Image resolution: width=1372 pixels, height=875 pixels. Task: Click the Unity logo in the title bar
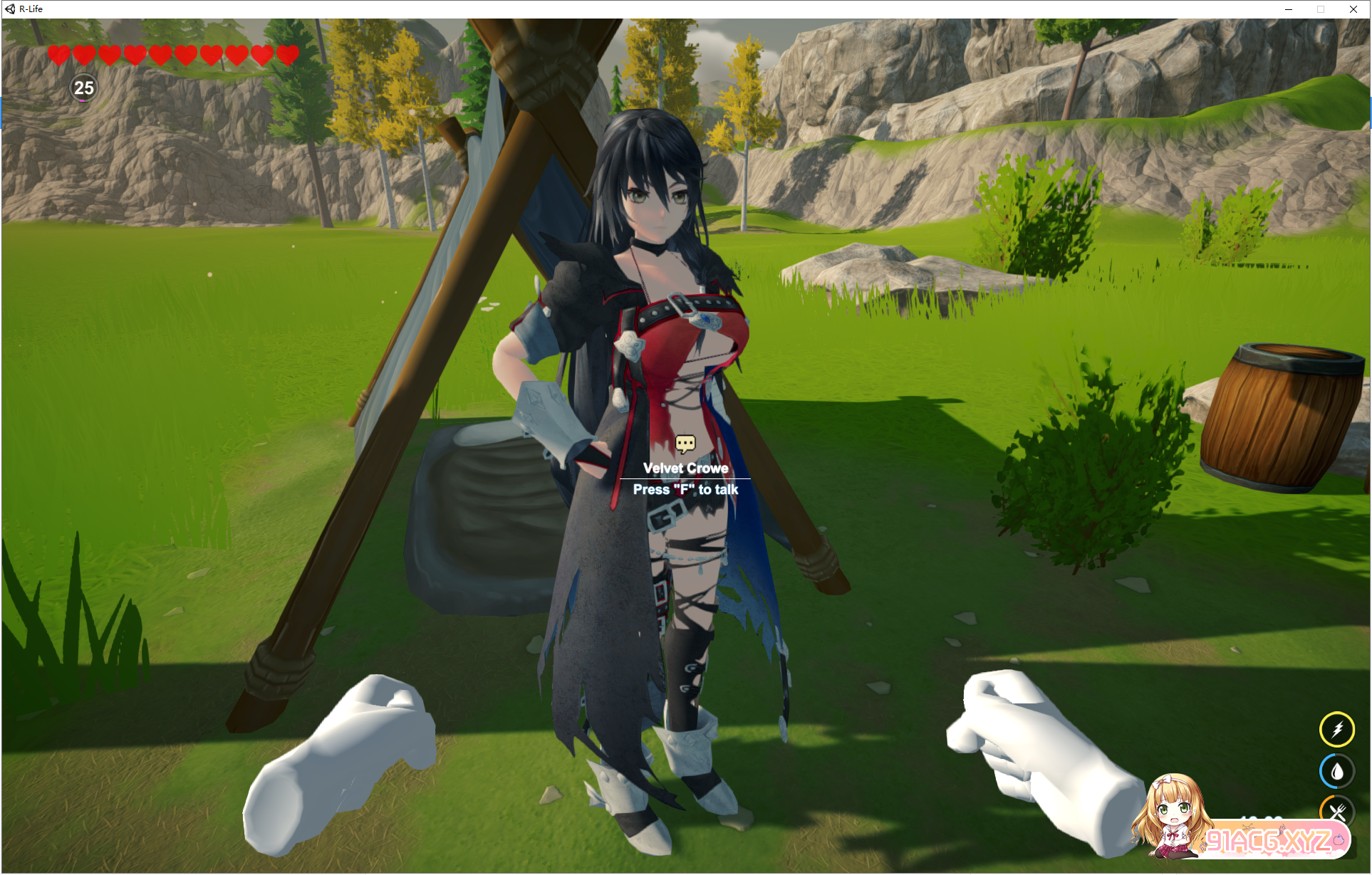coord(9,9)
